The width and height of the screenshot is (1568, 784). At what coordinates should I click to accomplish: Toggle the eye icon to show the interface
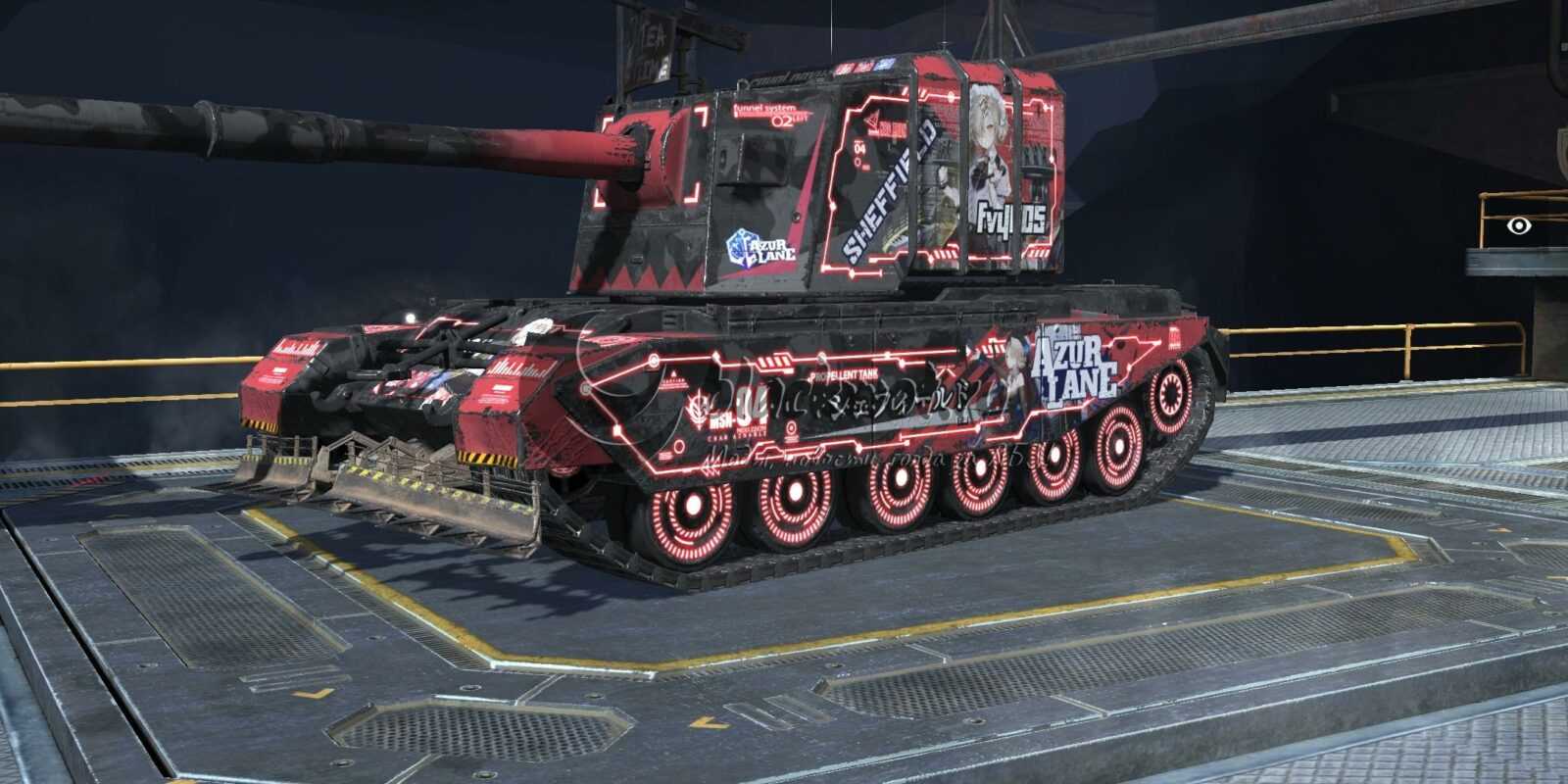click(x=1518, y=225)
